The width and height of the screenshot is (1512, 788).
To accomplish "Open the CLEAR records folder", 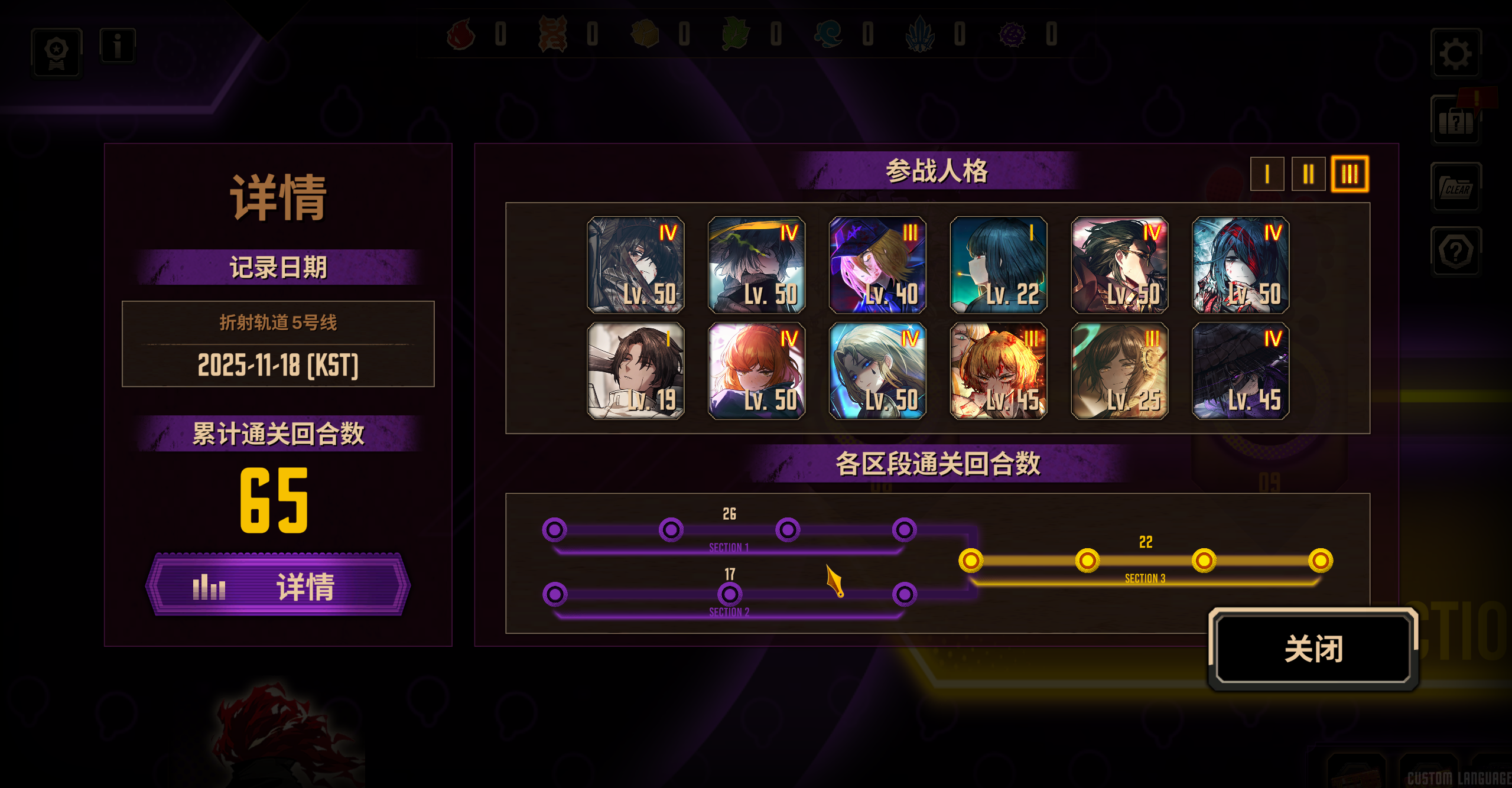I will coord(1456,189).
